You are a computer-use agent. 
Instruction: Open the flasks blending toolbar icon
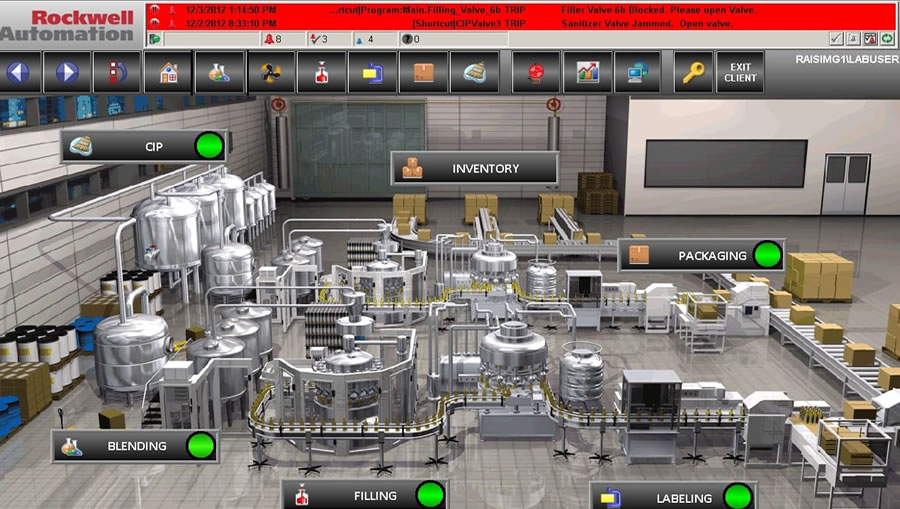(219, 73)
